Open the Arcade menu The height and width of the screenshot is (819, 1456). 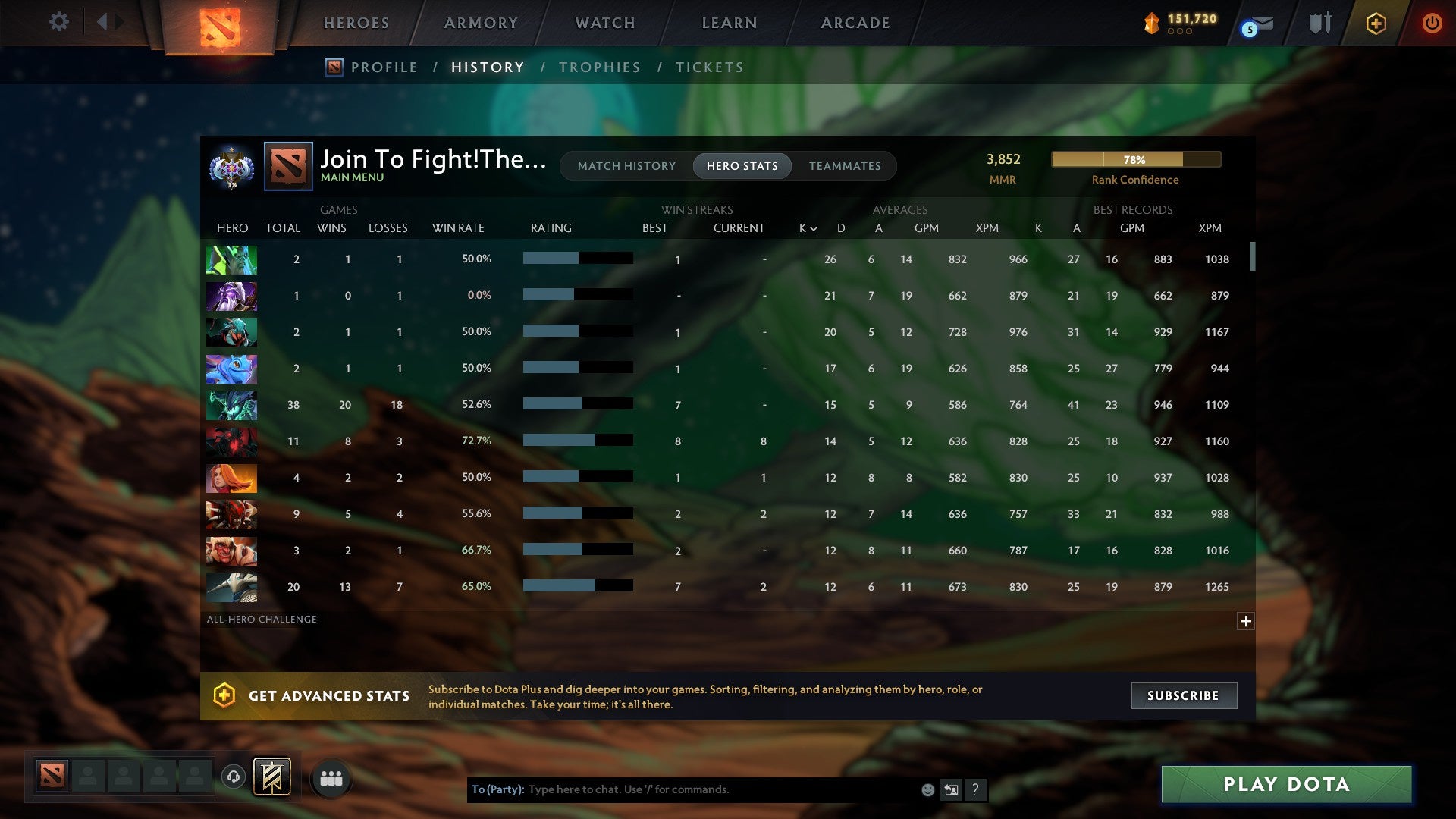point(855,23)
